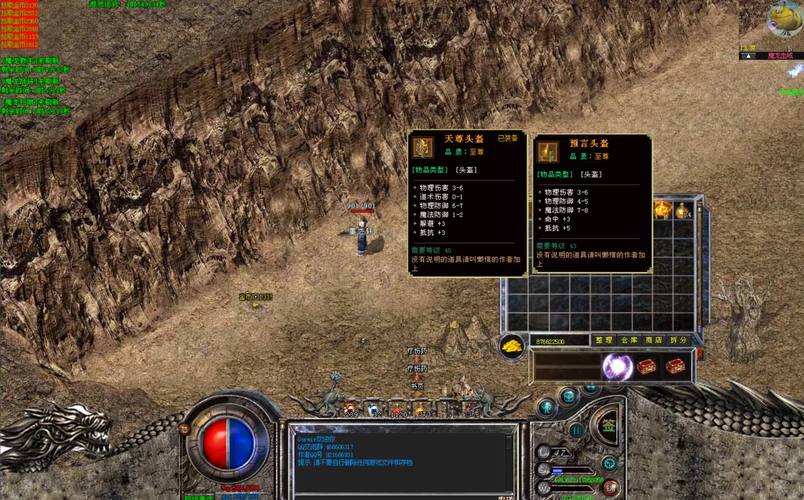This screenshot has width=804, height=500.
Task: Select the golden pouch item in the bag
Action: 683,211
